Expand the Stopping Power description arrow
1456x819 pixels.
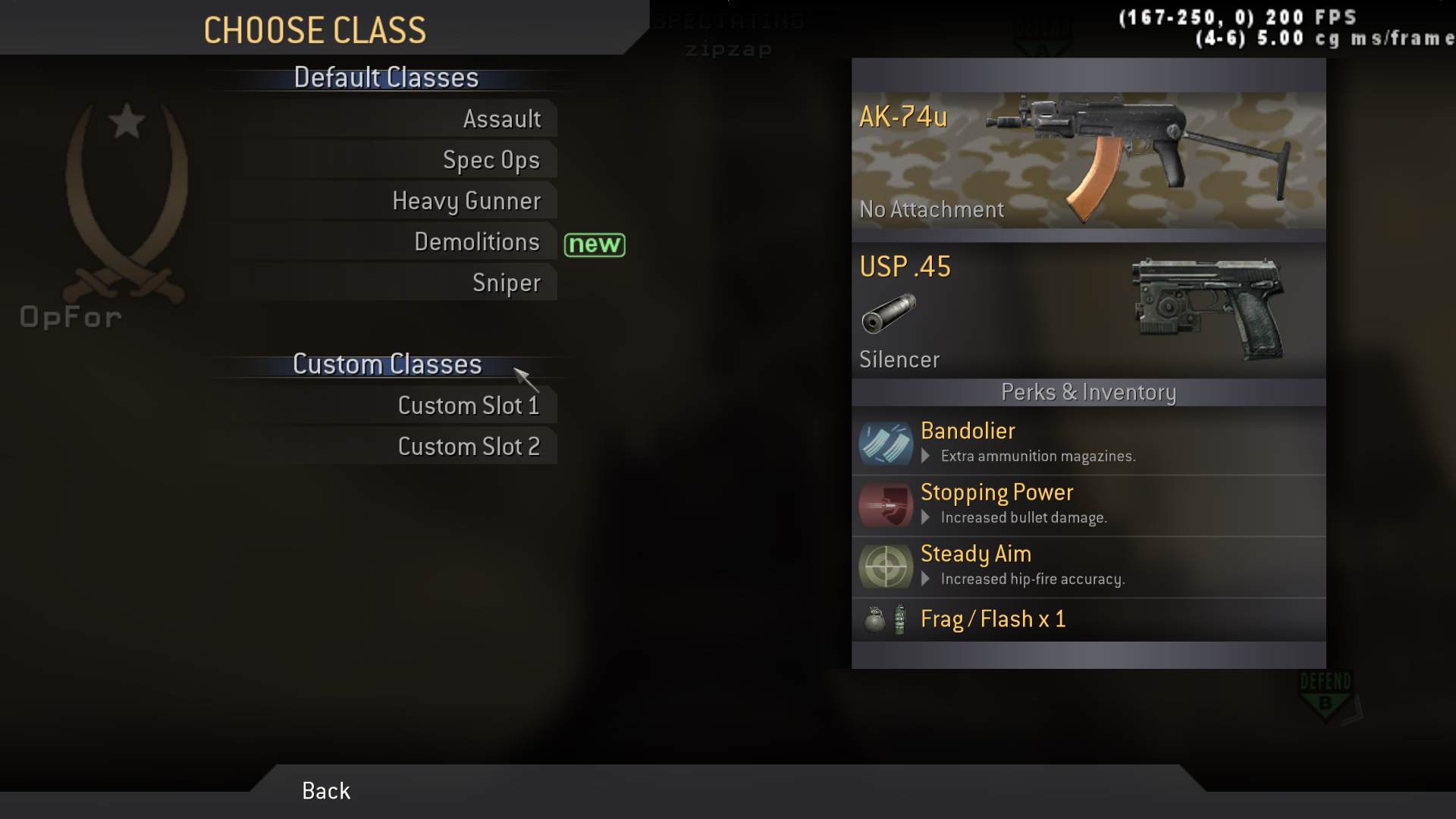point(926,517)
